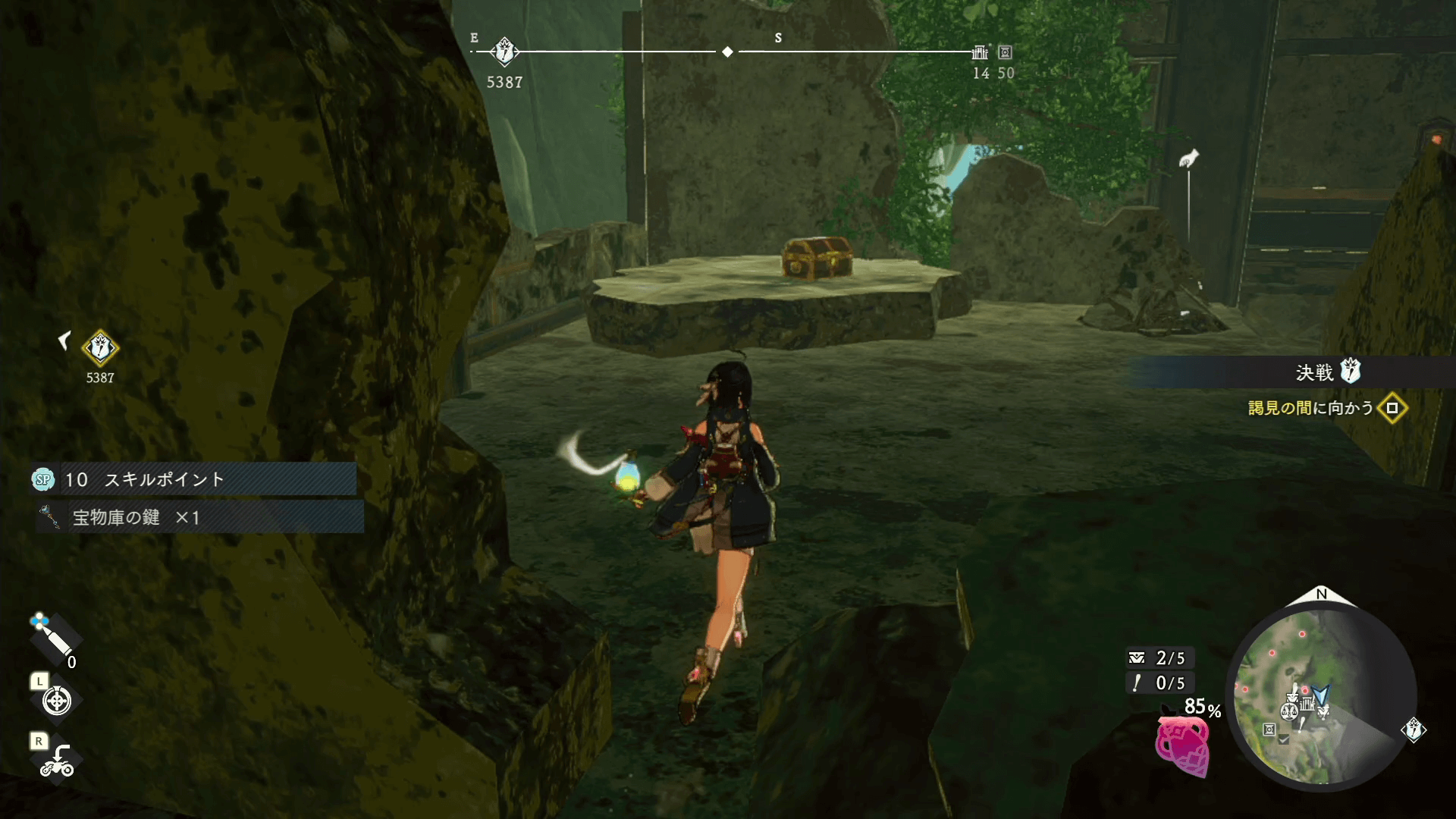Select the pink energy gem icon
This screenshot has height=819, width=1456.
tap(1181, 746)
